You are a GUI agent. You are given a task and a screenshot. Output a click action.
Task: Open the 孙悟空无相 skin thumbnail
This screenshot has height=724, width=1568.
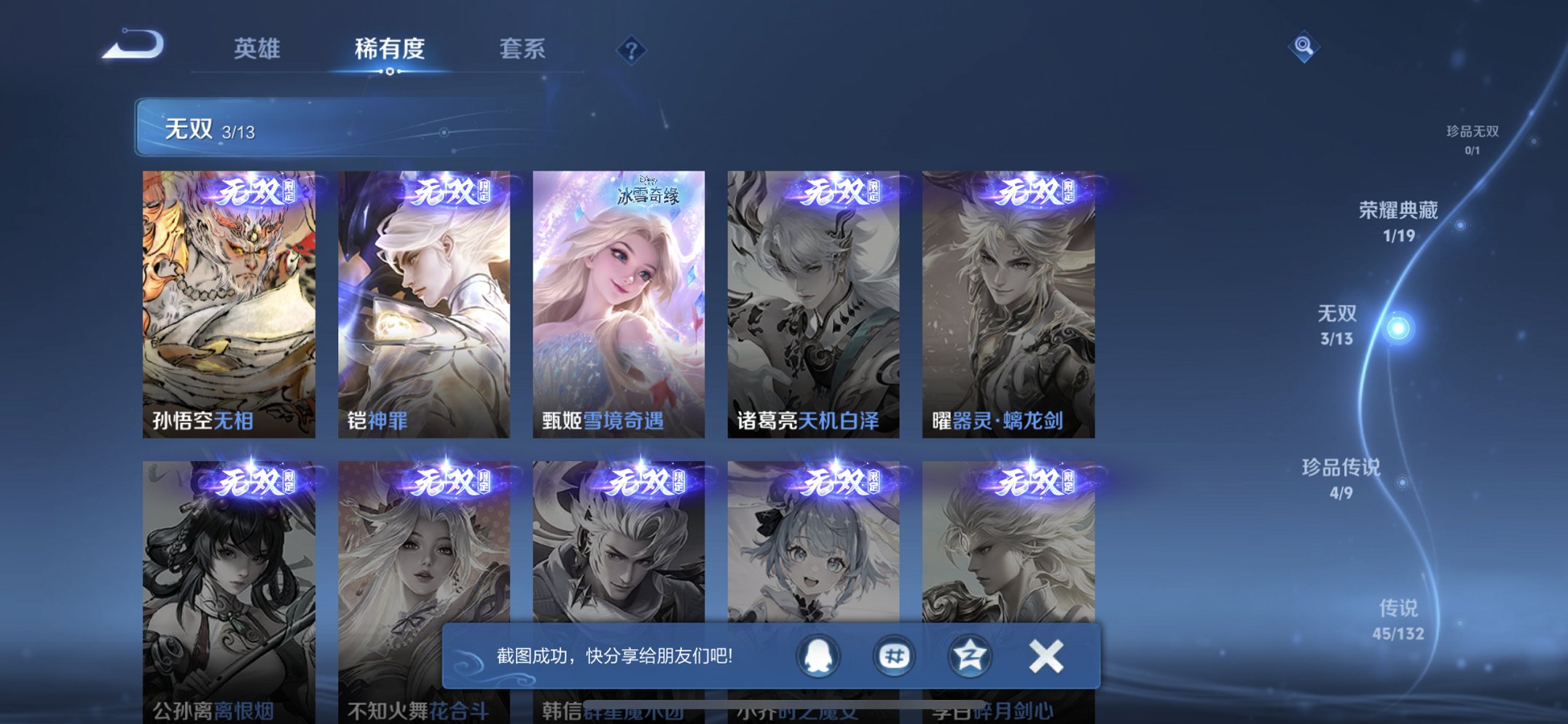click(230, 302)
